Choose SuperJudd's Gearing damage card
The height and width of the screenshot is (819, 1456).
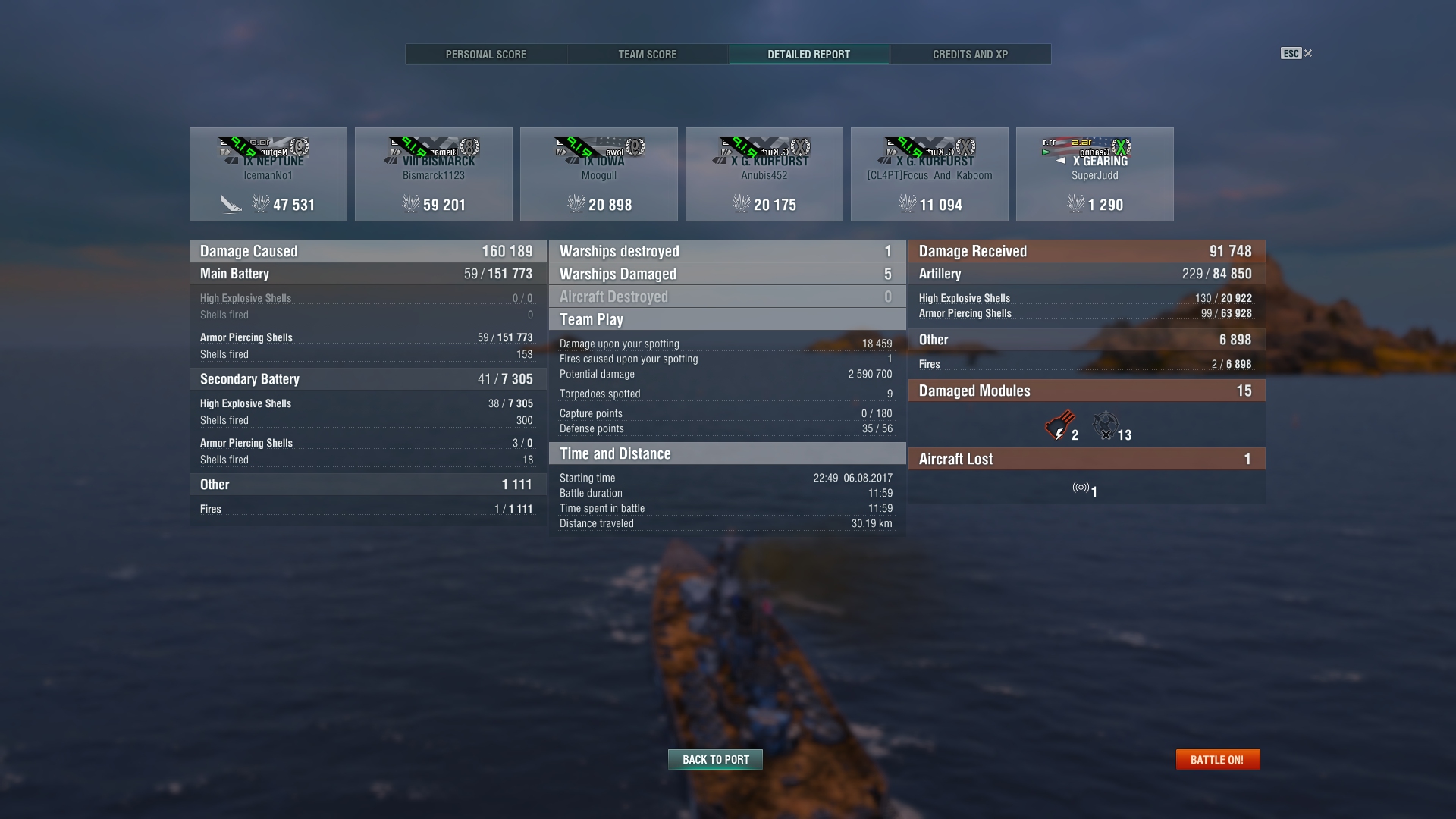pyautogui.click(x=1095, y=174)
